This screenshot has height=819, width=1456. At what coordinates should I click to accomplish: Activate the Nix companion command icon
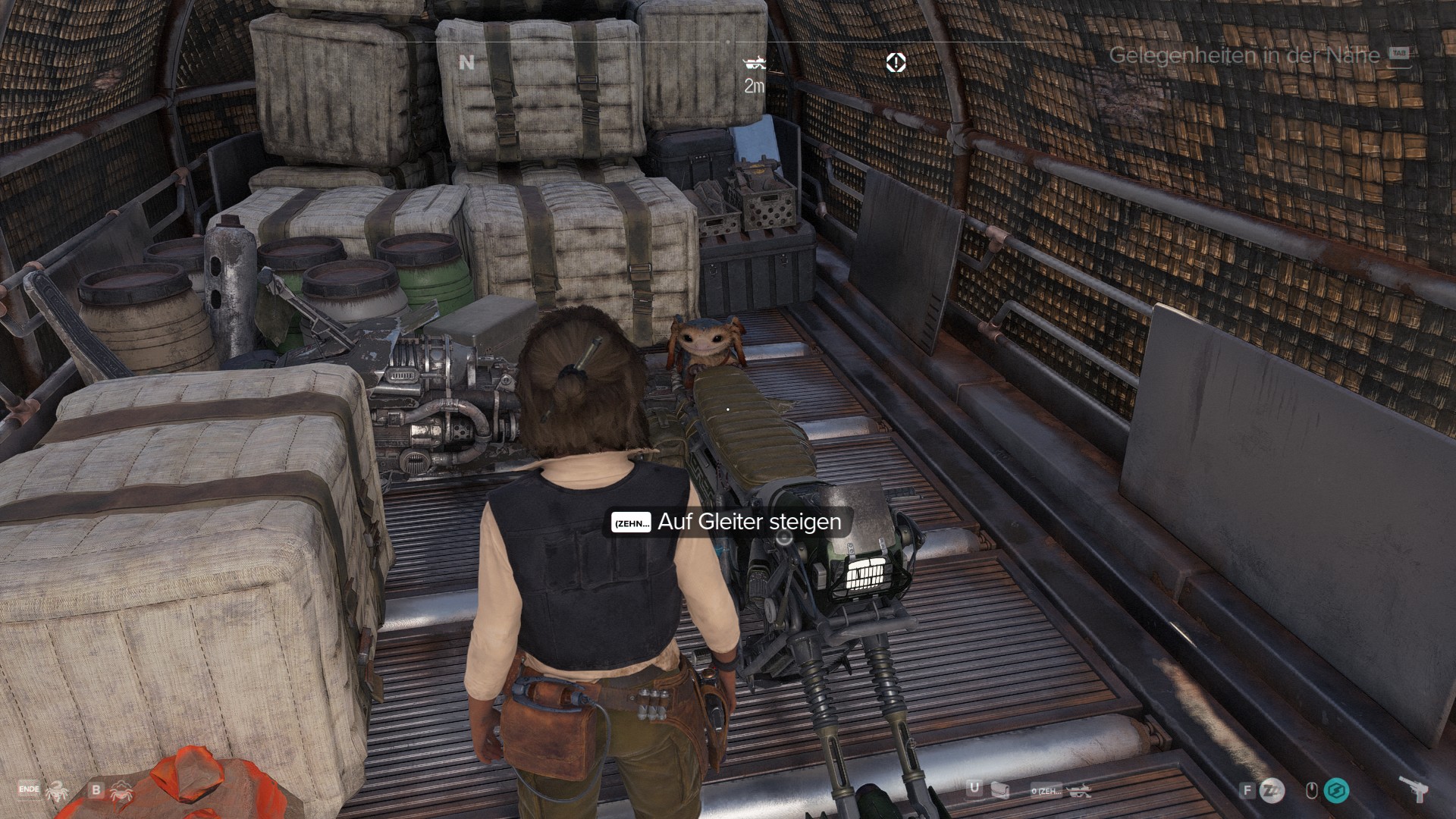pyautogui.click(x=57, y=792)
